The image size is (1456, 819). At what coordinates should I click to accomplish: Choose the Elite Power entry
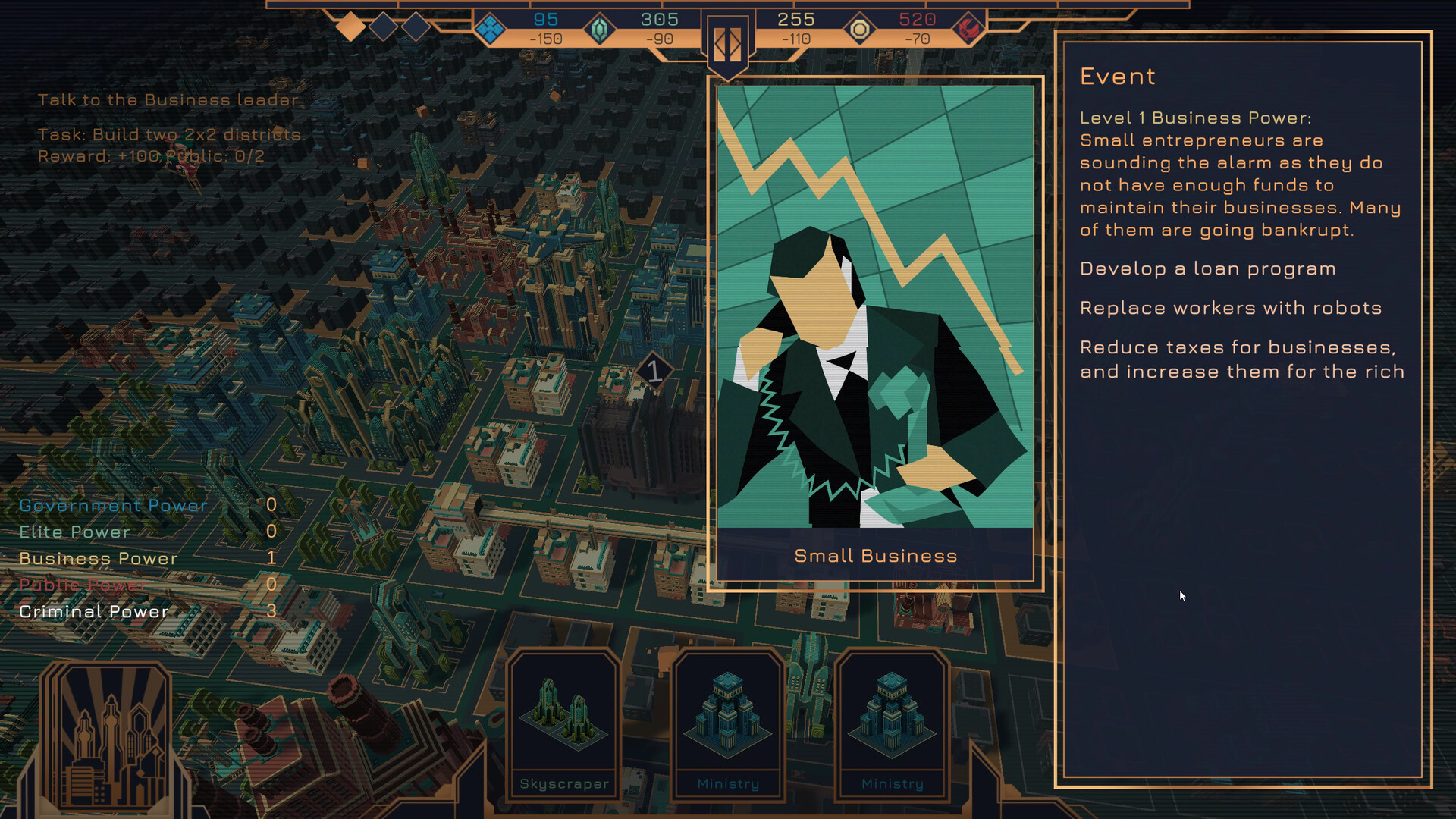click(74, 532)
